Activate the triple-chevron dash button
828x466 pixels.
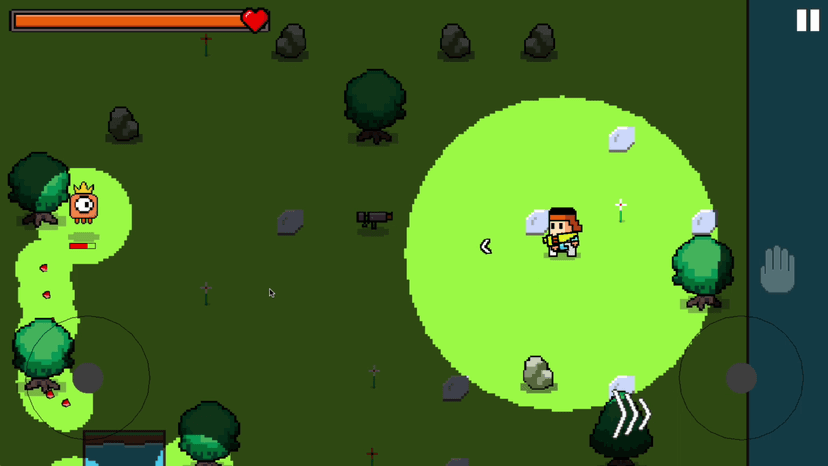click(632, 414)
